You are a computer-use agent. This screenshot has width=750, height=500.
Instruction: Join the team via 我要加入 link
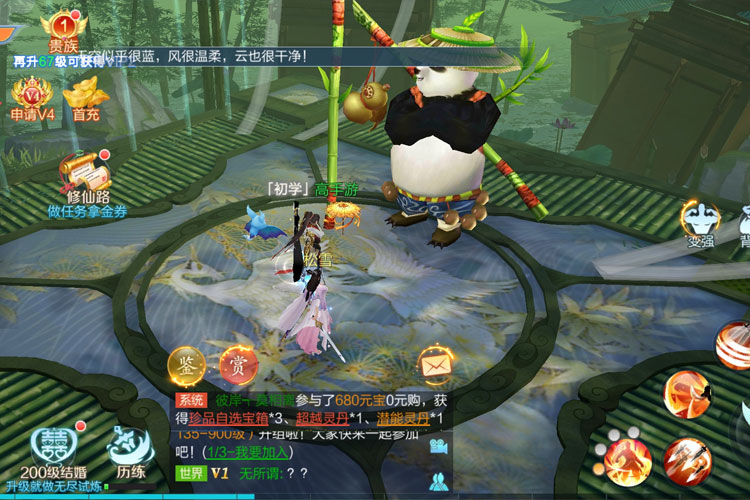click(271, 452)
